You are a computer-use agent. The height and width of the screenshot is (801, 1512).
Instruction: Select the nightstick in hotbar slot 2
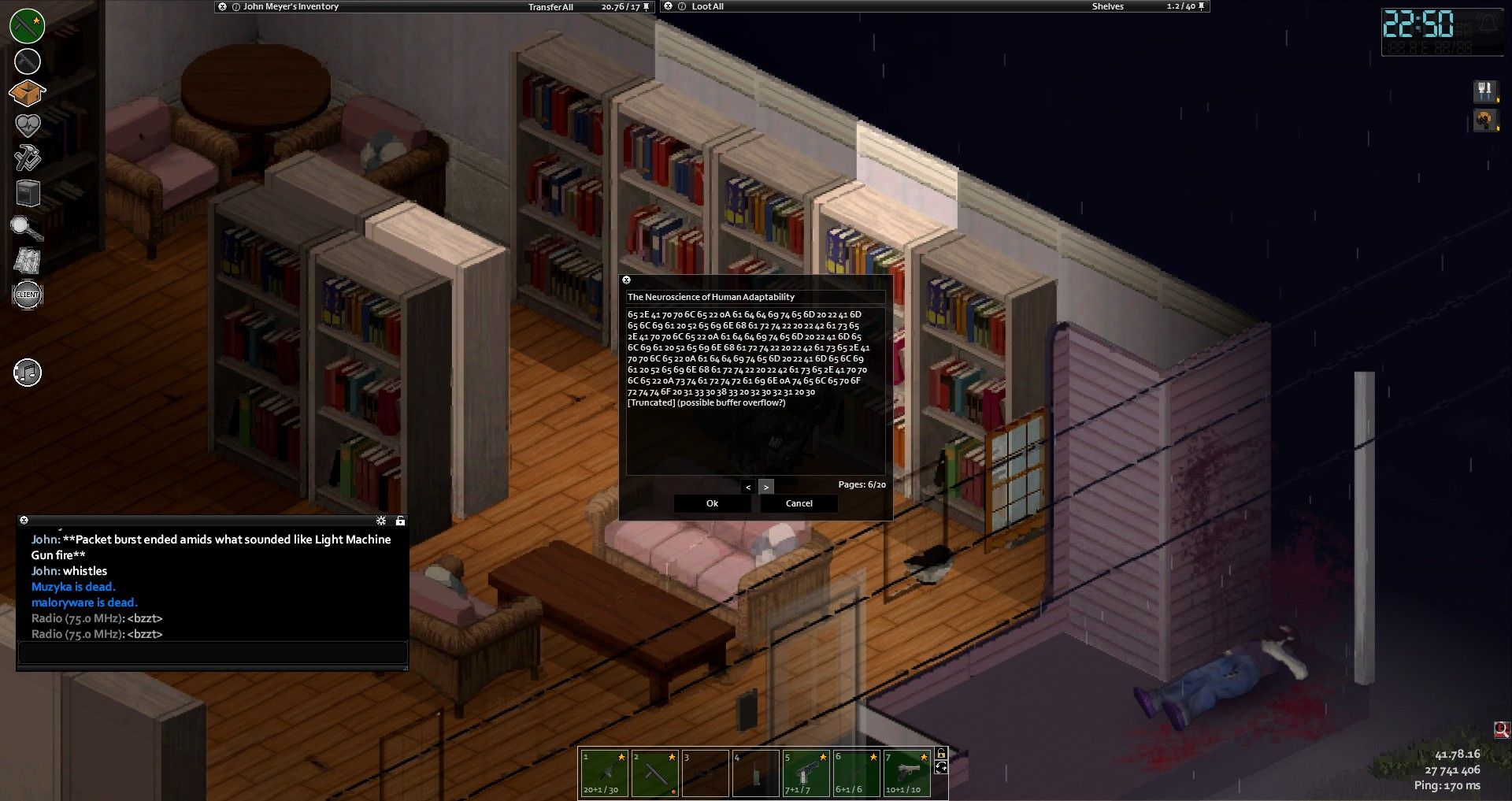655,773
